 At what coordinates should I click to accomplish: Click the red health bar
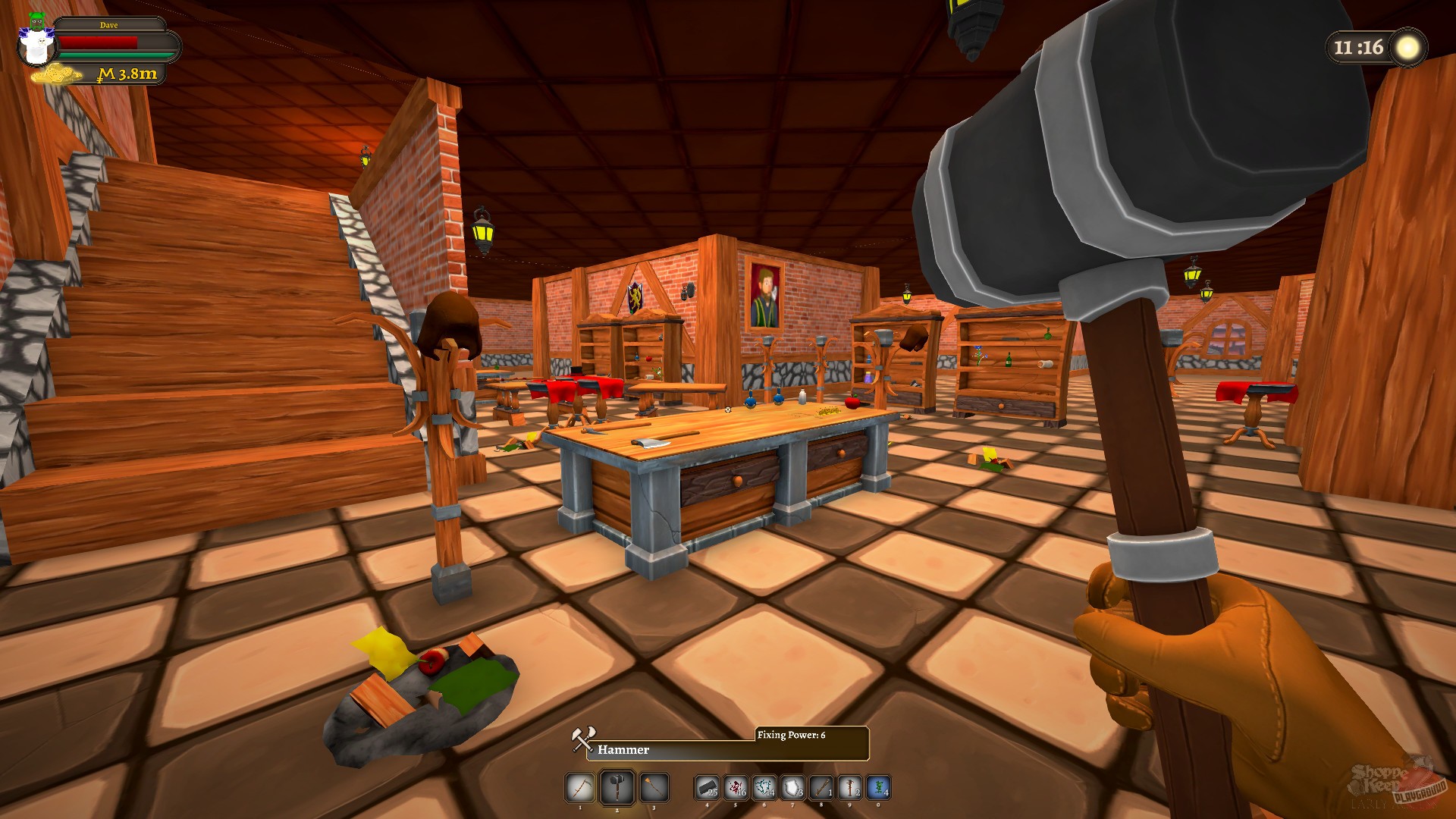(x=99, y=42)
